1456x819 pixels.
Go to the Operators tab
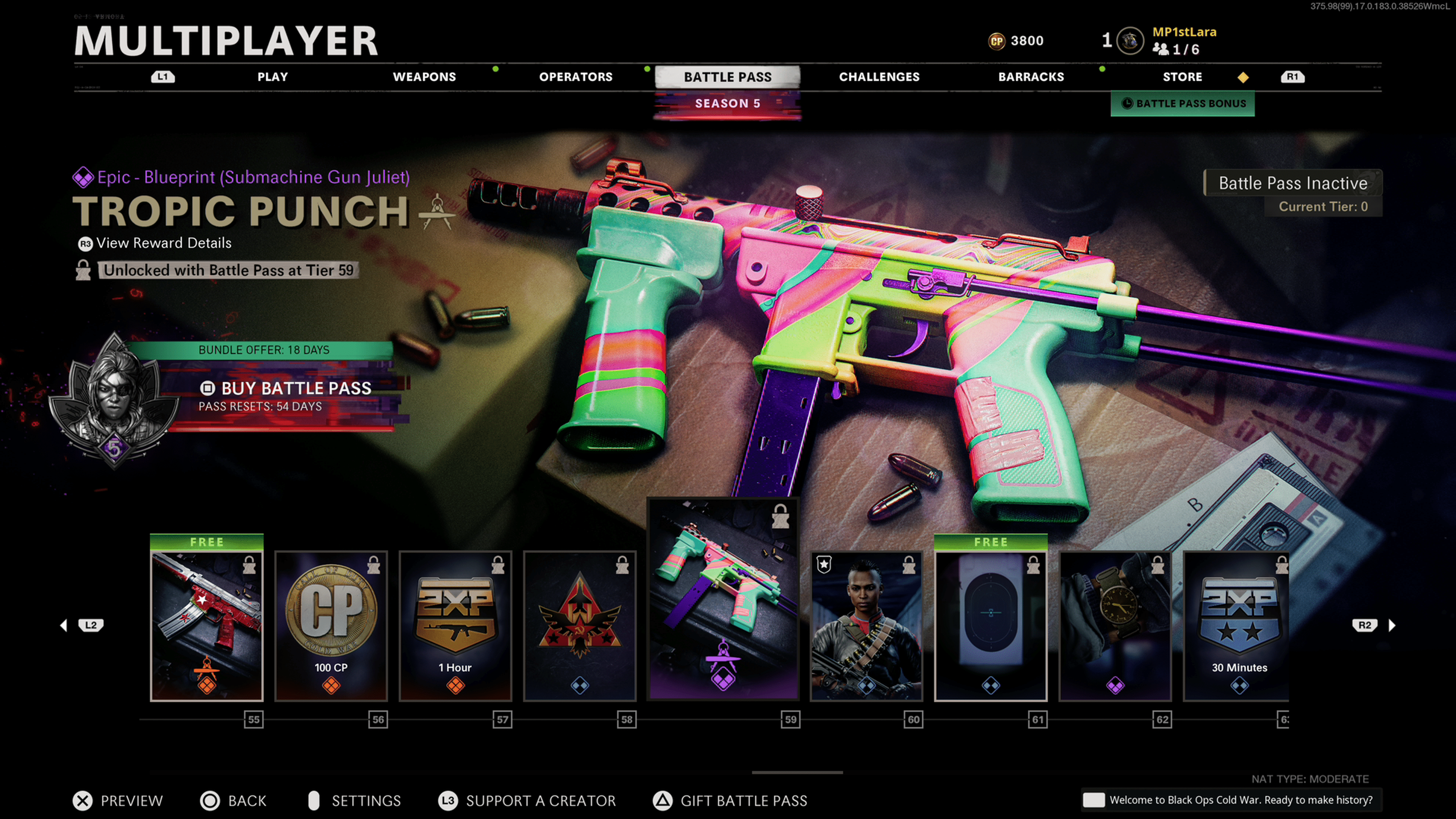coord(576,77)
